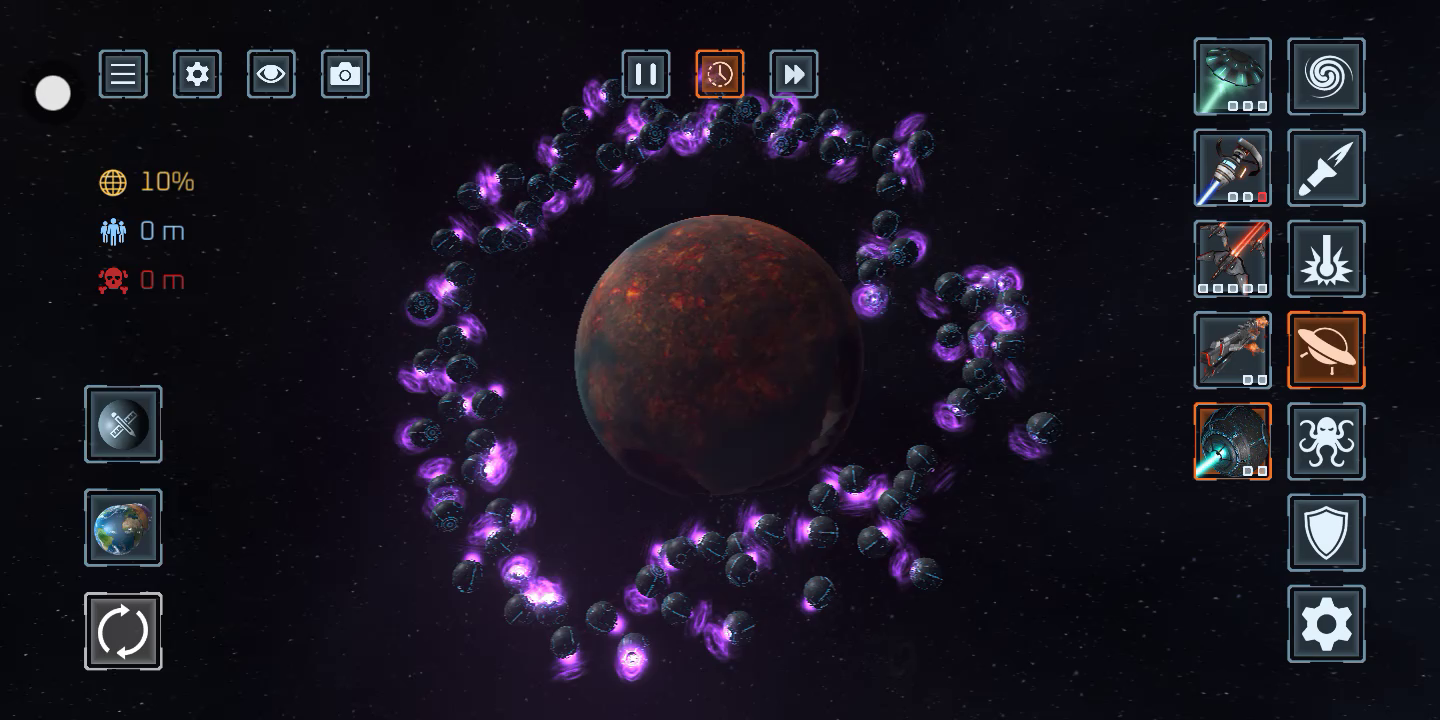The image size is (1440, 720).
Task: Pick the grey battleship weapon
Action: pos(1232,350)
